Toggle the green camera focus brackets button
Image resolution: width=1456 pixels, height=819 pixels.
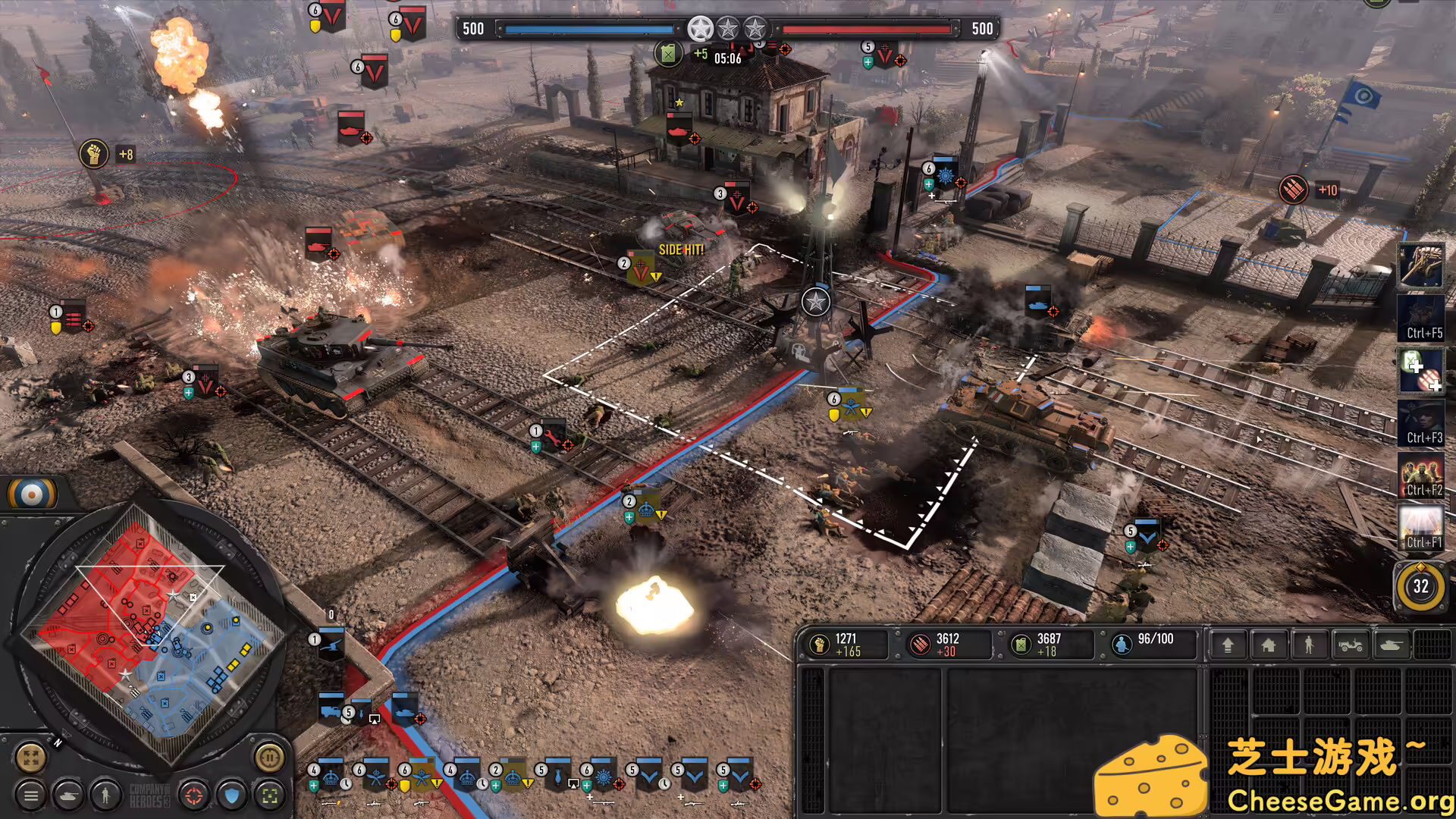269,797
